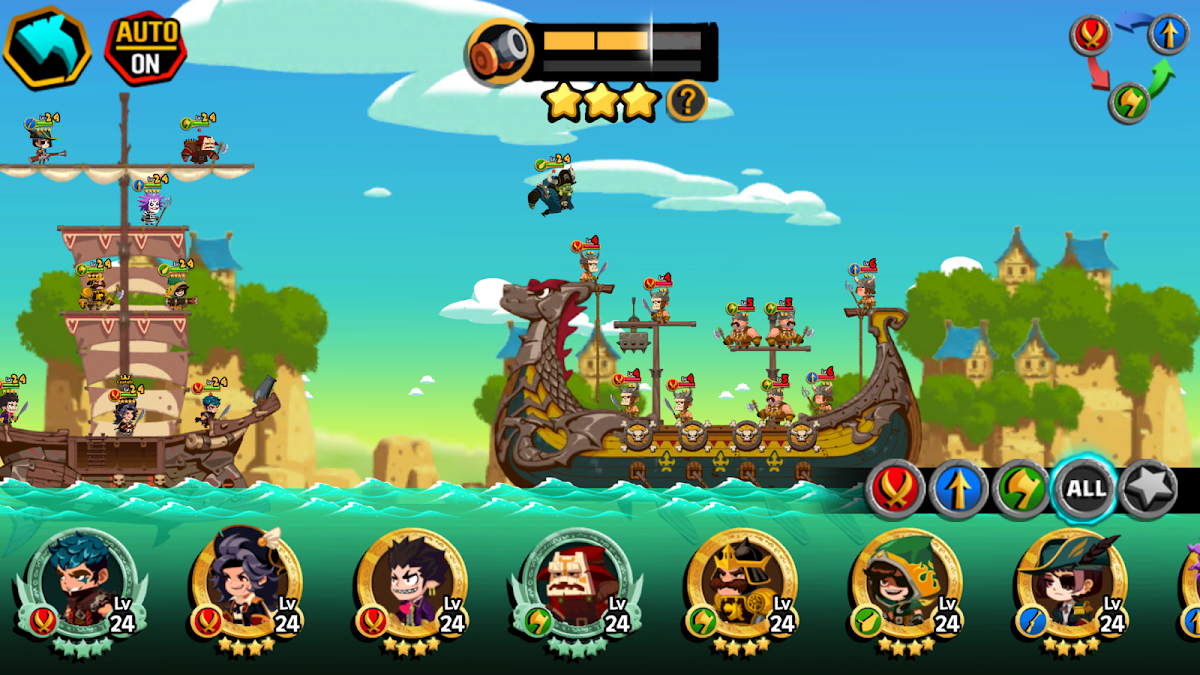Choose the gold-armored bearded warrior portrait
The width and height of the screenshot is (1200, 675).
[741, 584]
